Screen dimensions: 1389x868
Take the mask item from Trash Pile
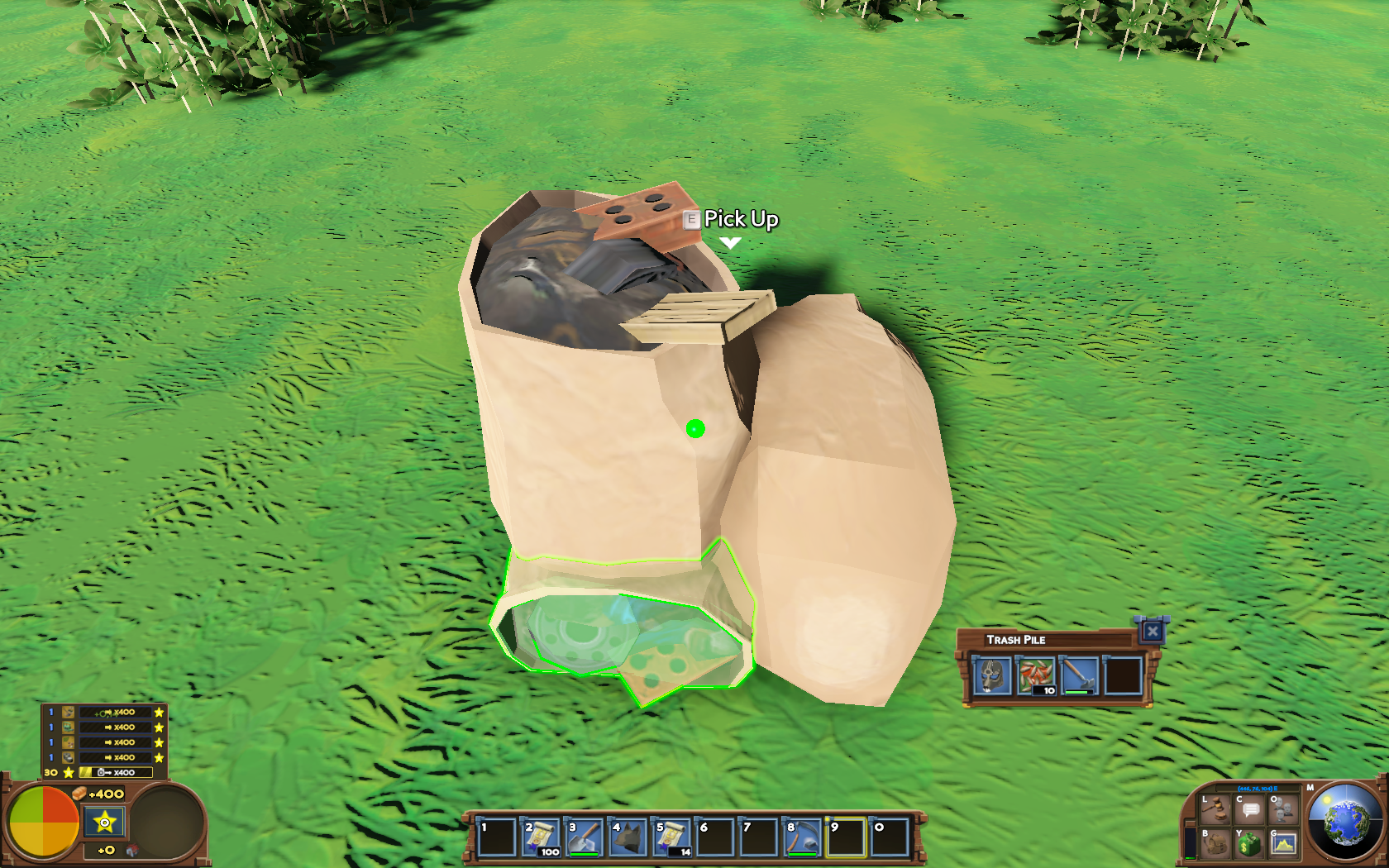click(x=992, y=675)
